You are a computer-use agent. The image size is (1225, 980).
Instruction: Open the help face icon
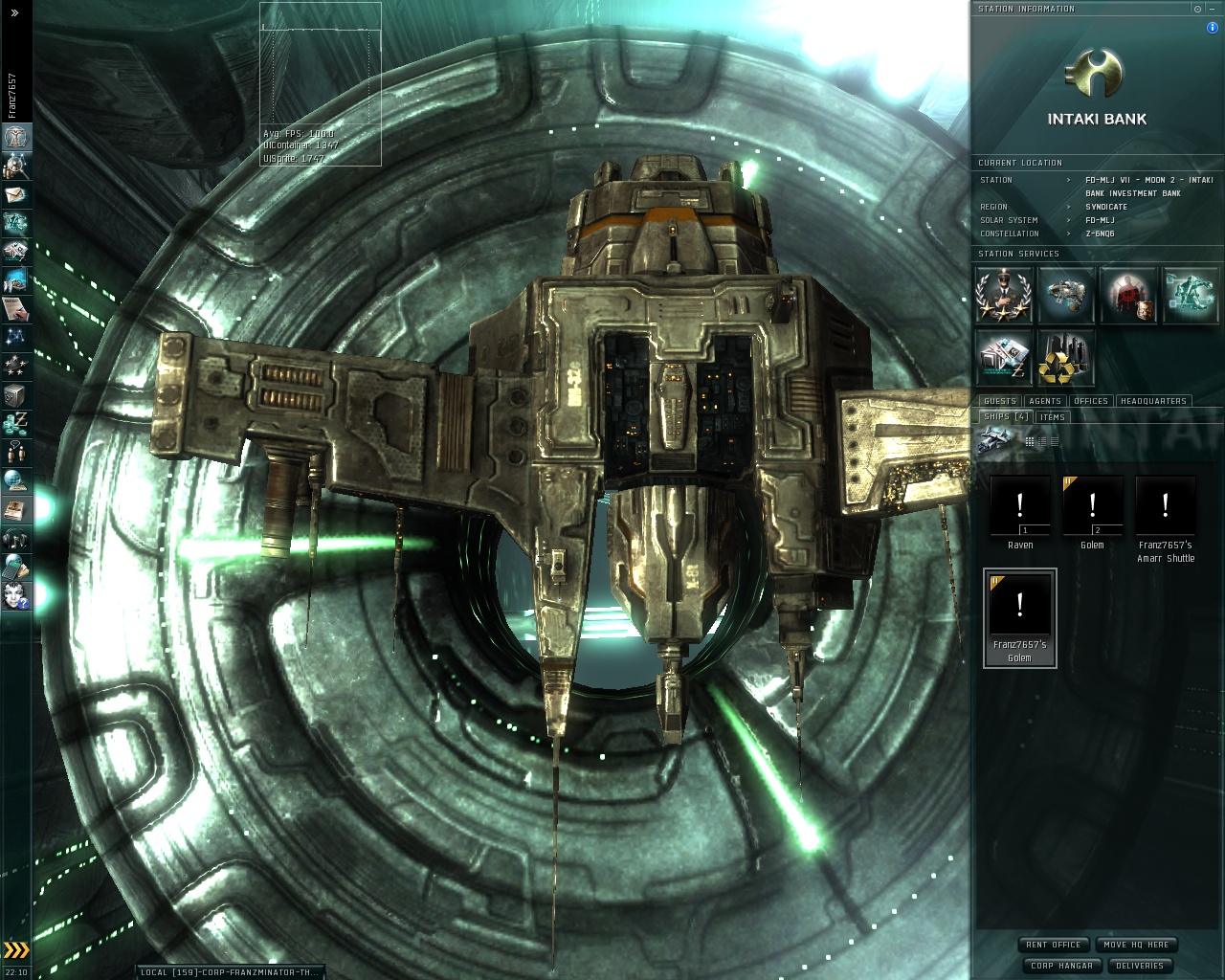[16, 596]
